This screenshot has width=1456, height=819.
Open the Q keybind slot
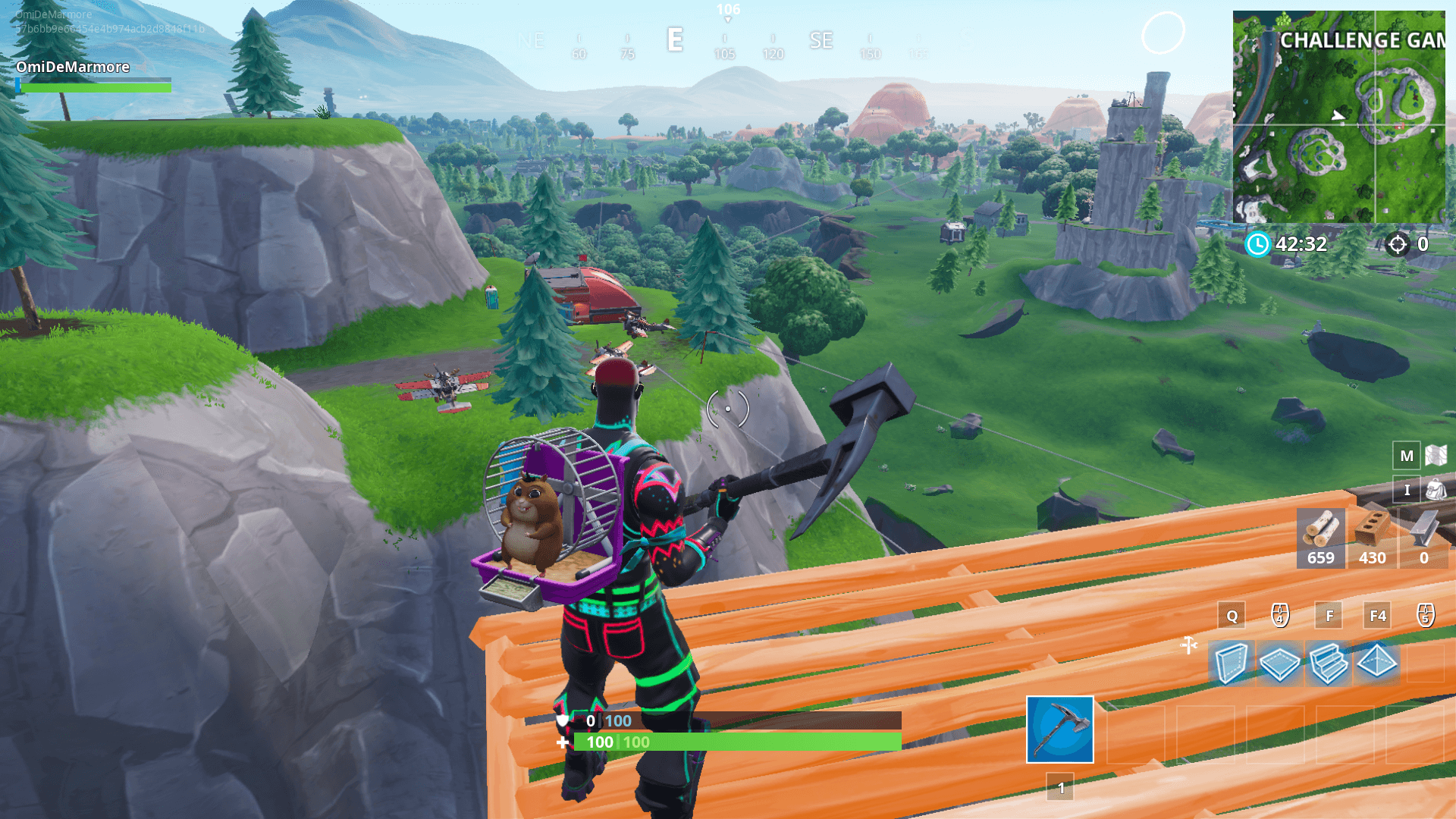[1232, 615]
